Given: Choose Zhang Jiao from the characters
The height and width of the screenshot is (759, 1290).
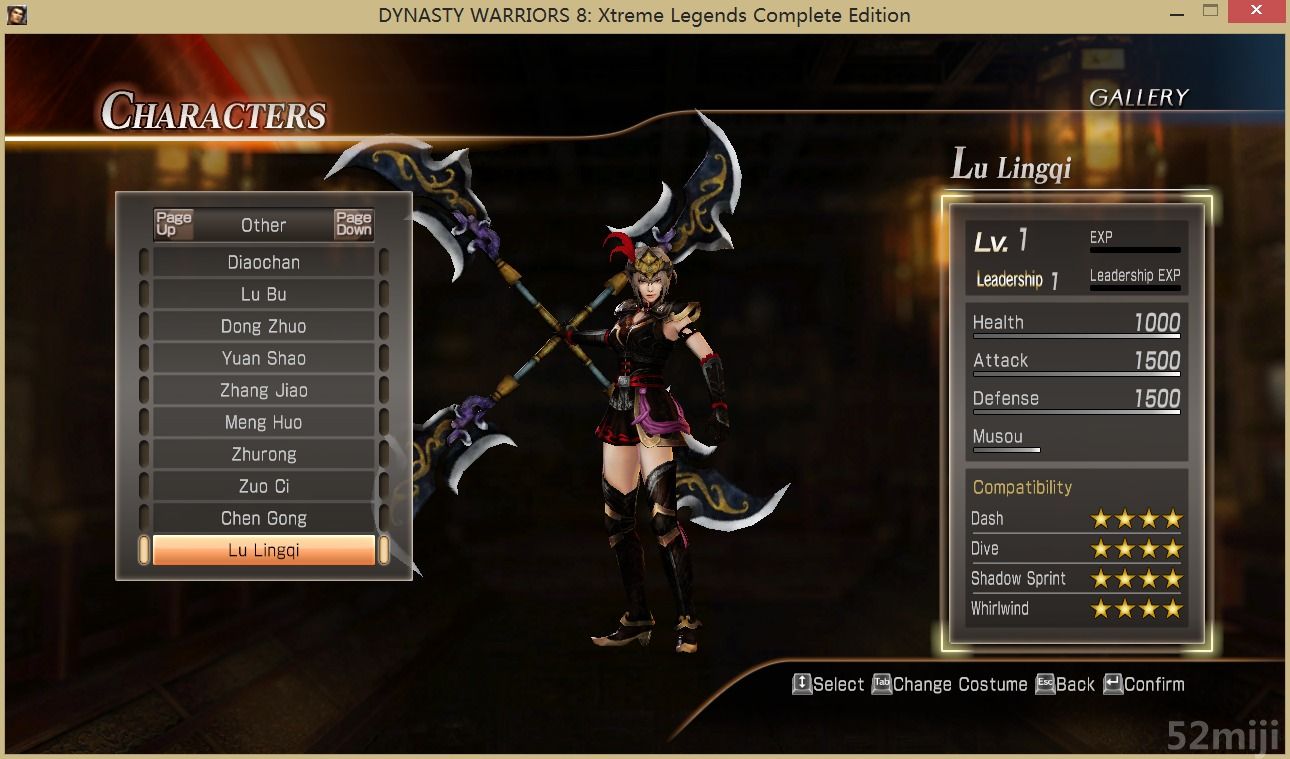Looking at the screenshot, I should [x=263, y=390].
